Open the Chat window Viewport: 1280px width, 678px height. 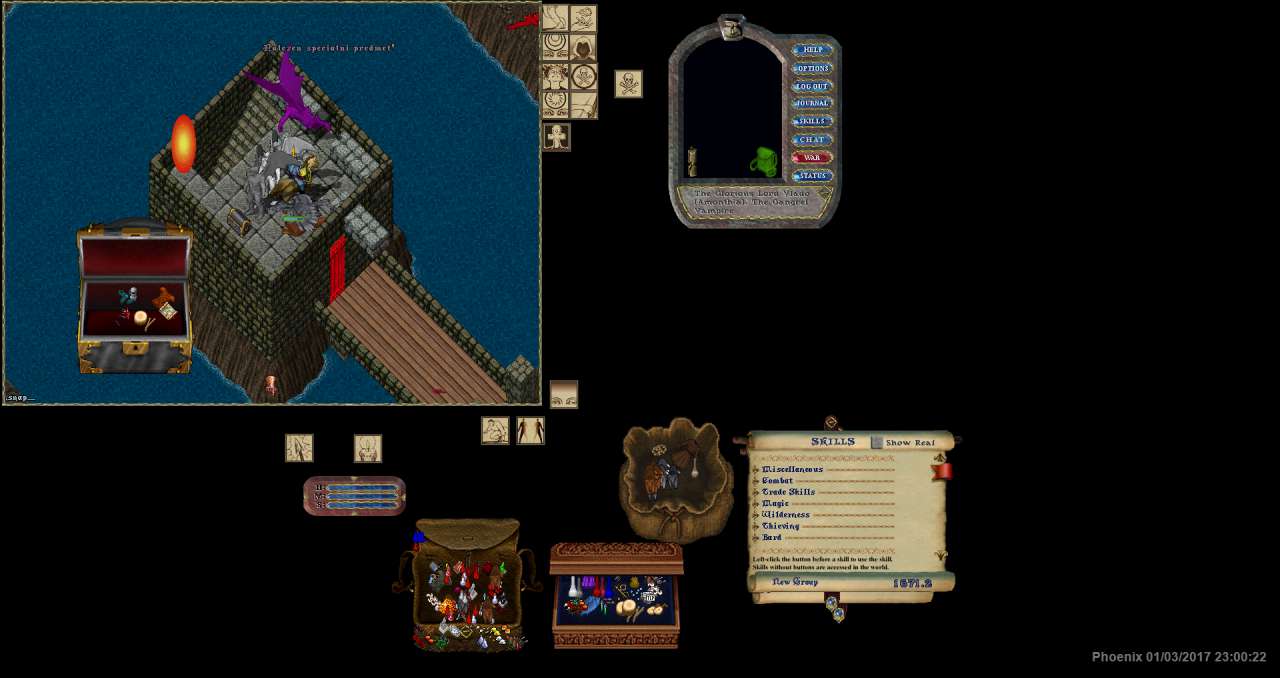812,139
